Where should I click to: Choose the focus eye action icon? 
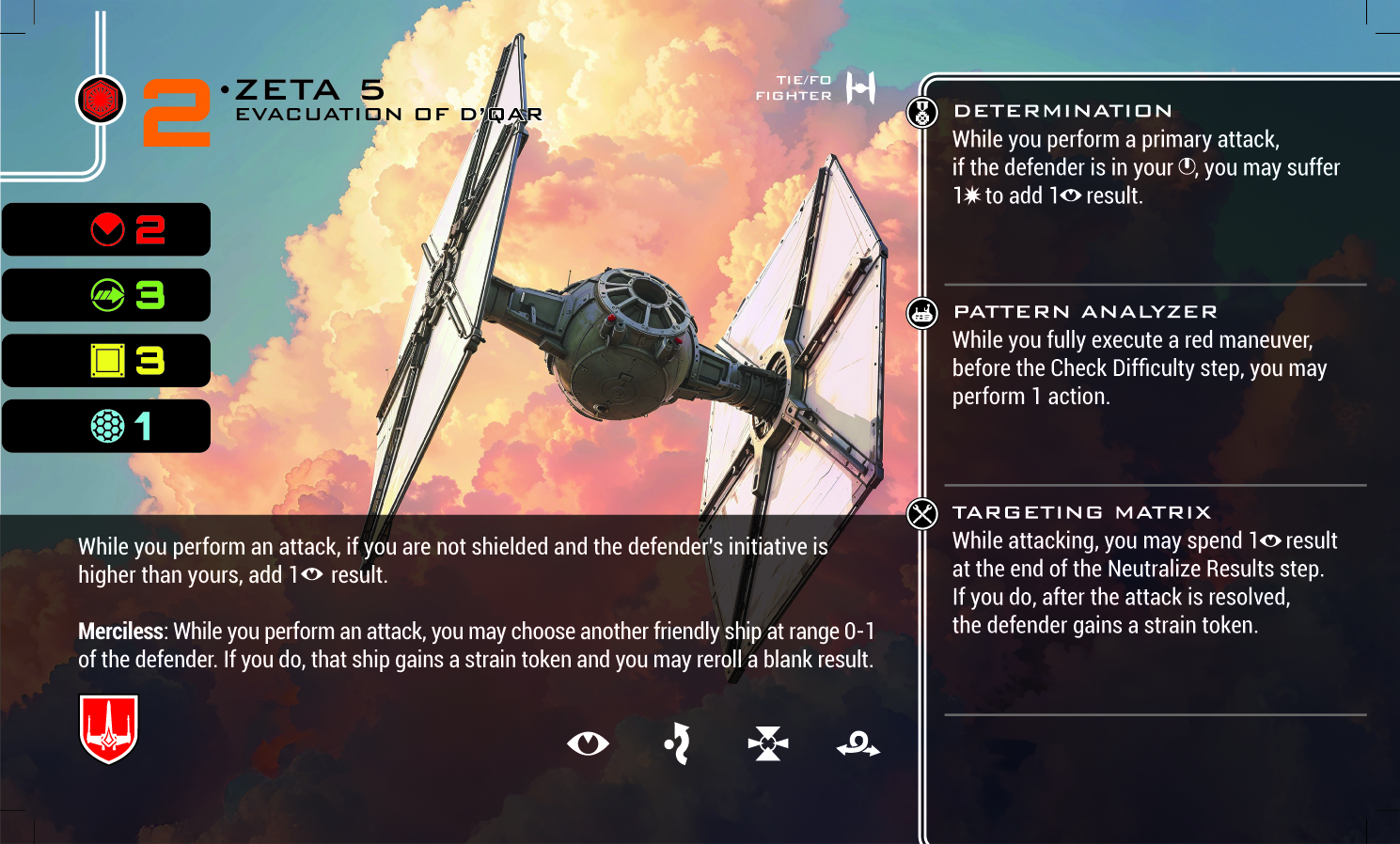click(589, 744)
